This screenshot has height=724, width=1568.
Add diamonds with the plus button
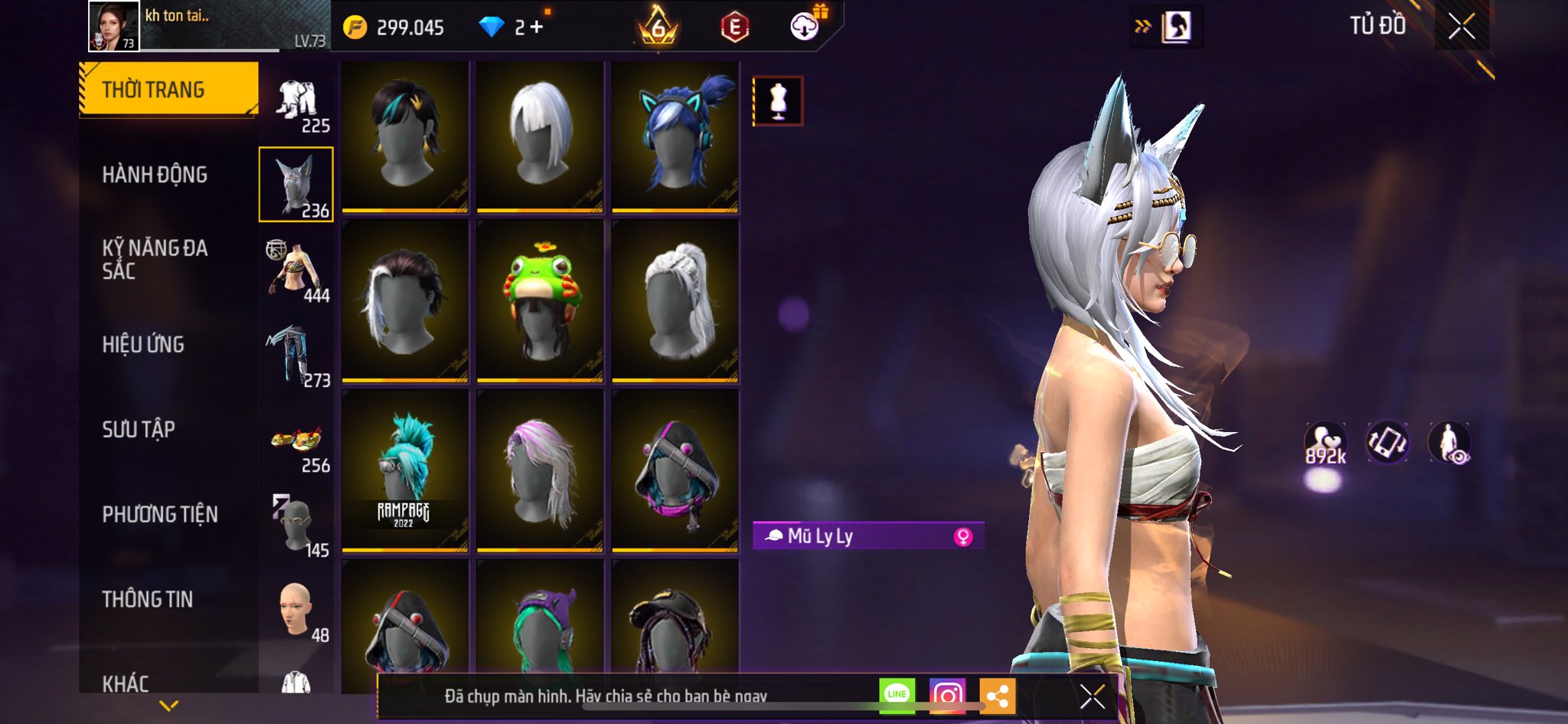537,28
